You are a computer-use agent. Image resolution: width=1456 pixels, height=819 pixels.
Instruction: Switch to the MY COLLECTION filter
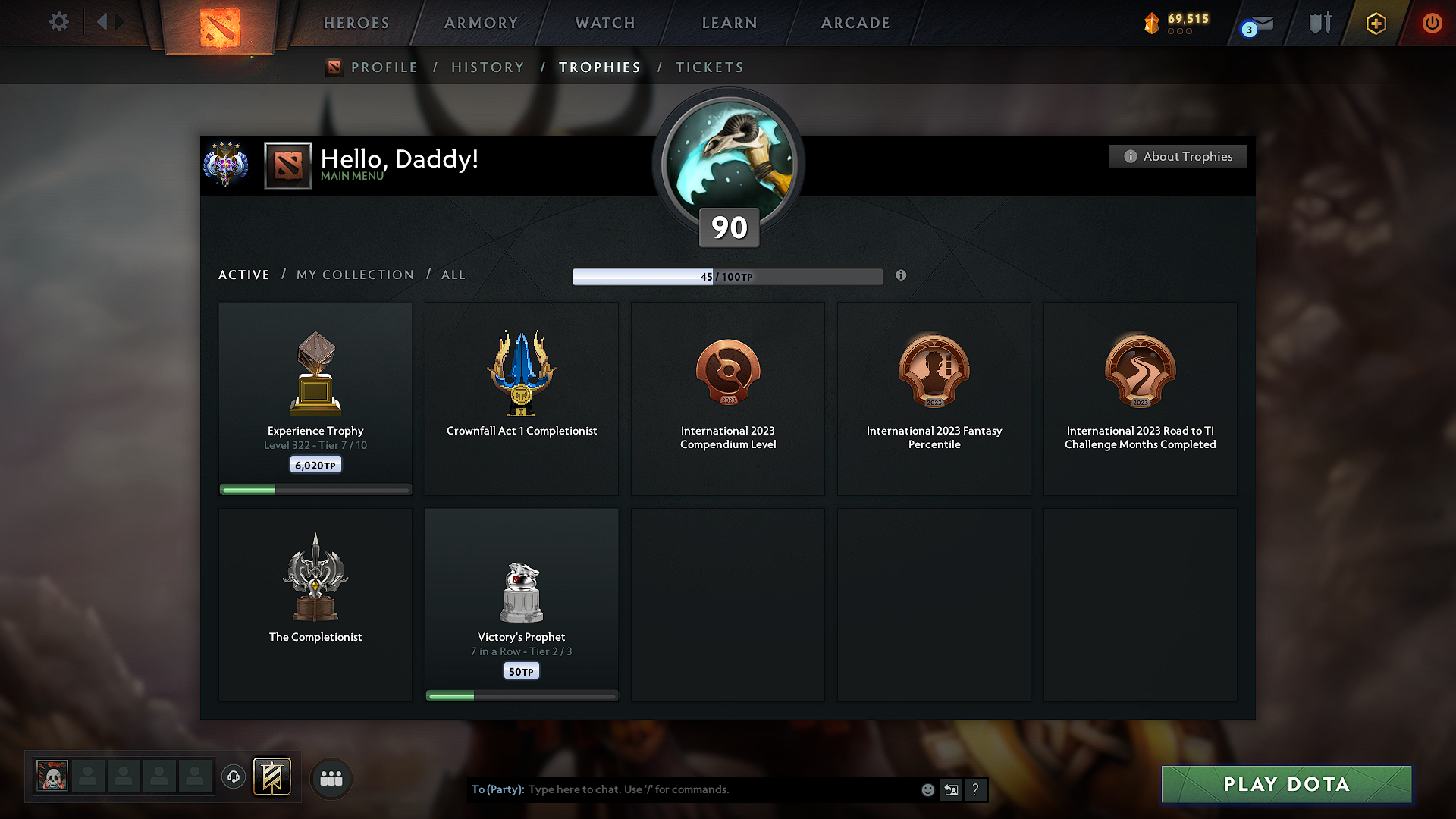(354, 275)
